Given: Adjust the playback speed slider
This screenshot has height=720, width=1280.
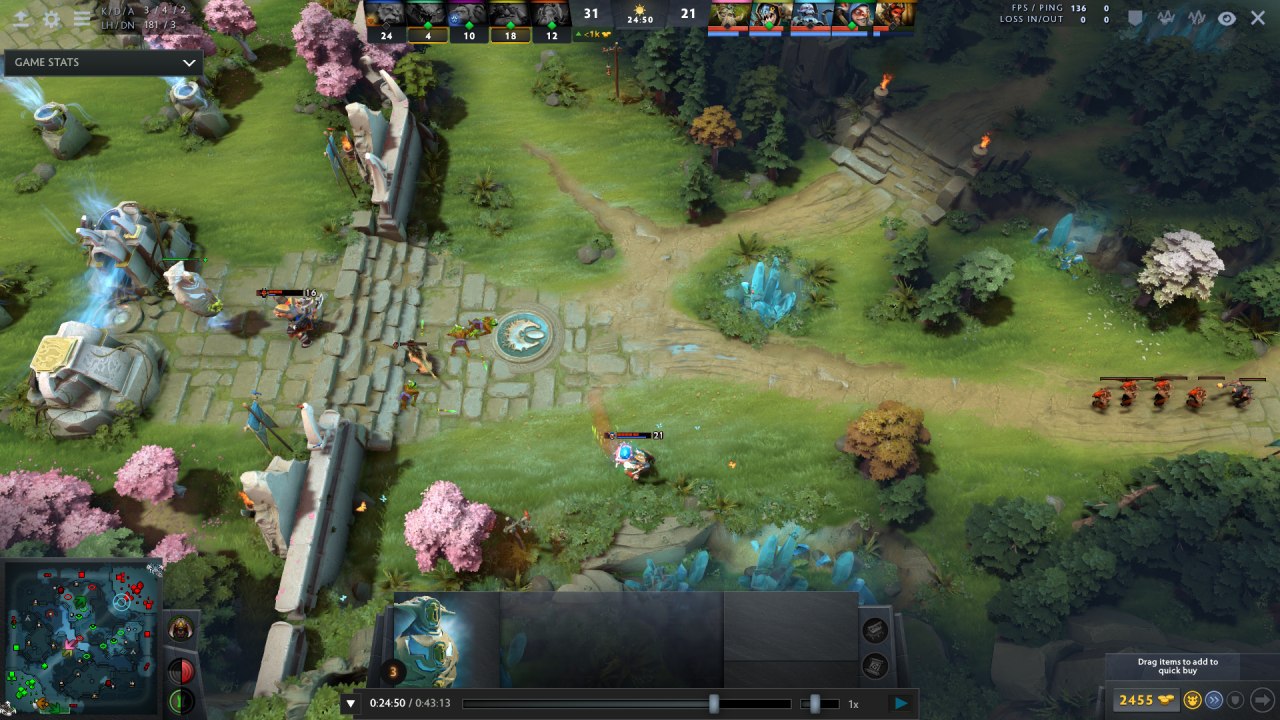Looking at the screenshot, I should (x=816, y=704).
